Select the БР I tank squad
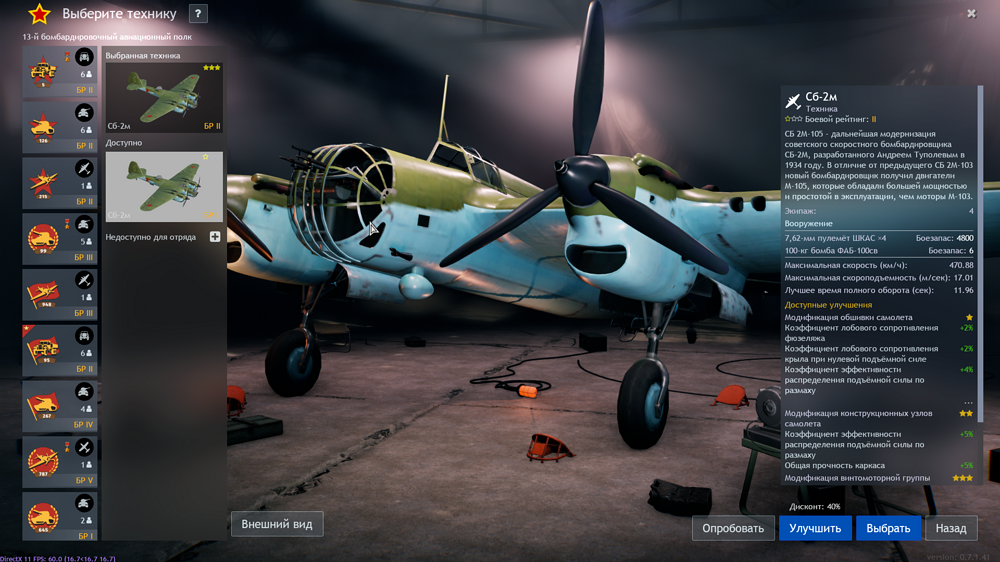 [61, 517]
